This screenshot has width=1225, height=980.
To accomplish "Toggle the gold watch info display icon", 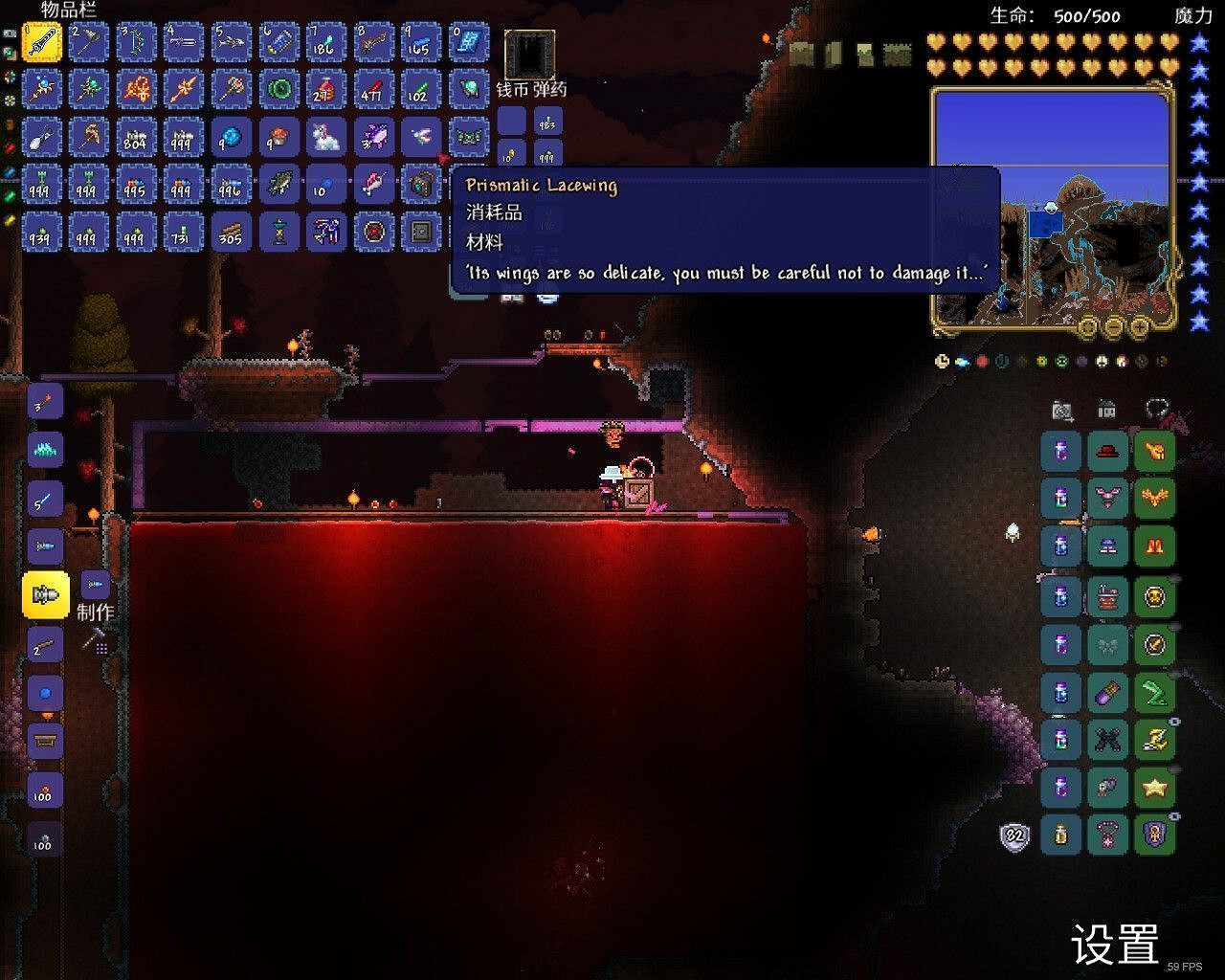I will pyautogui.click(x=941, y=359).
